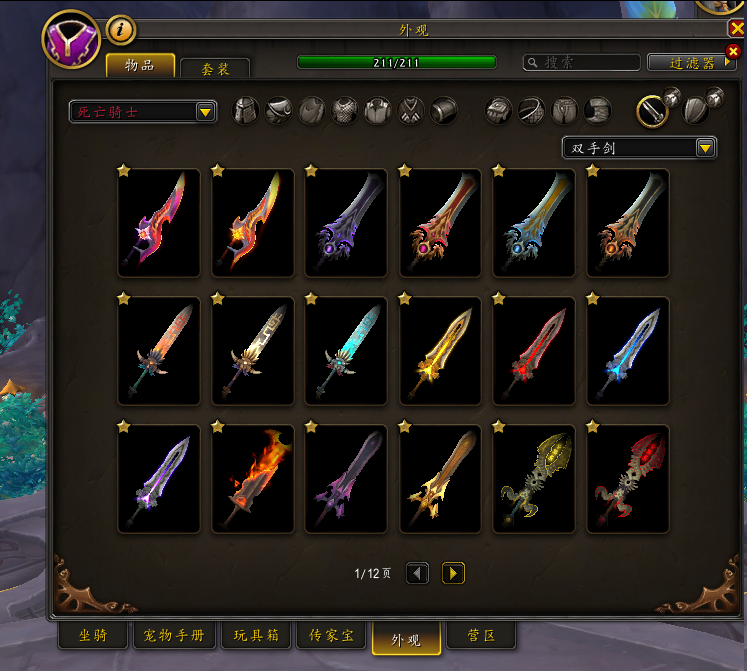Open the 过滤器 filter menu
This screenshot has width=747, height=671.
click(x=692, y=62)
